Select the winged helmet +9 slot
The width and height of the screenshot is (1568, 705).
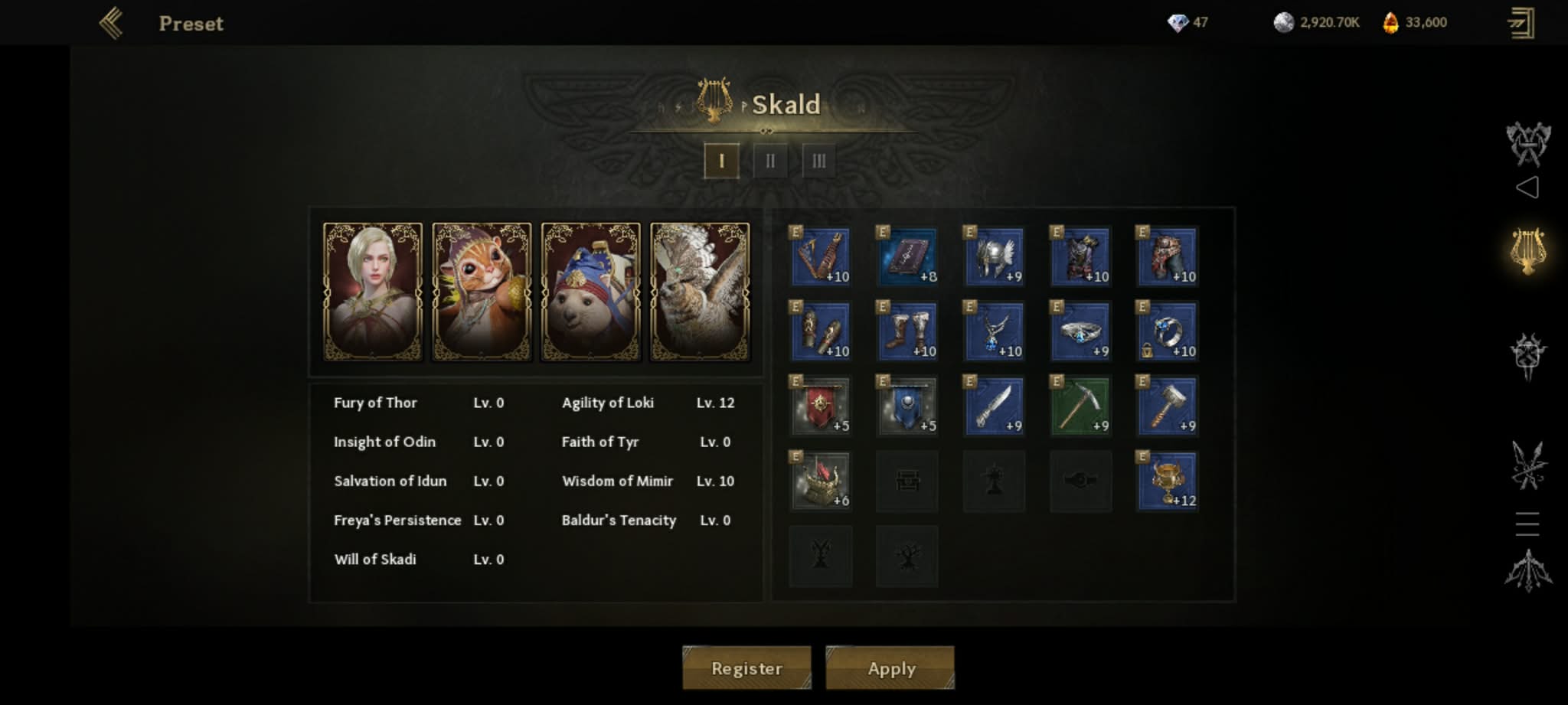click(994, 256)
